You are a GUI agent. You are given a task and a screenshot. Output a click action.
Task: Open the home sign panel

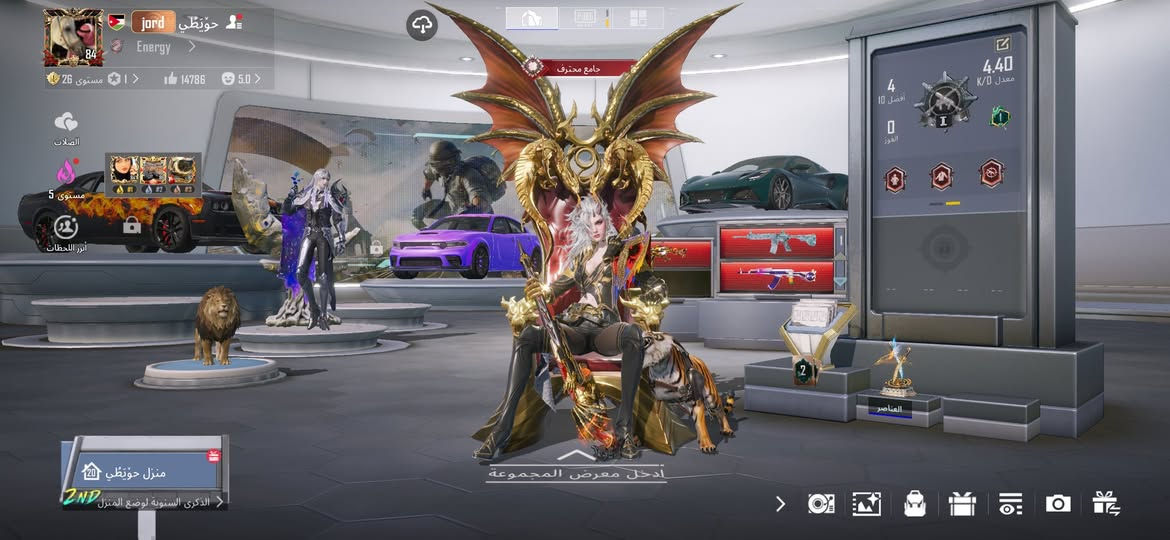pyautogui.click(x=145, y=471)
